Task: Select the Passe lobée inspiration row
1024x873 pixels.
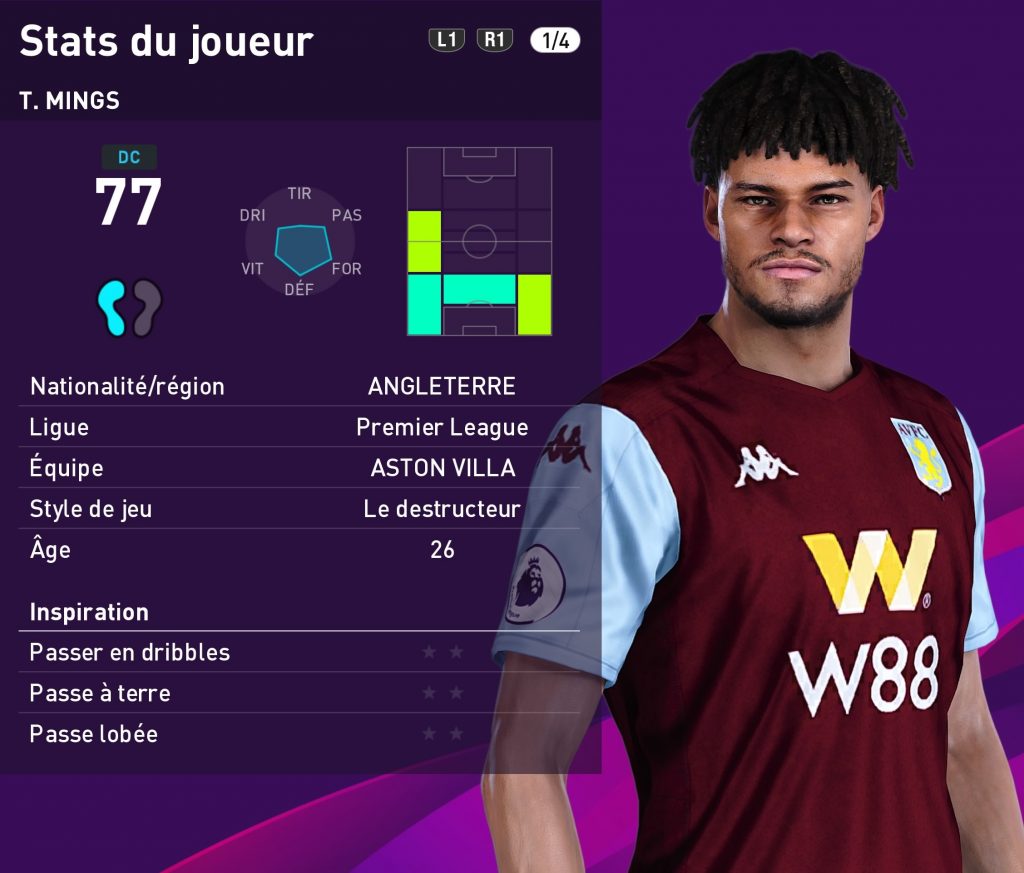Action: point(299,734)
